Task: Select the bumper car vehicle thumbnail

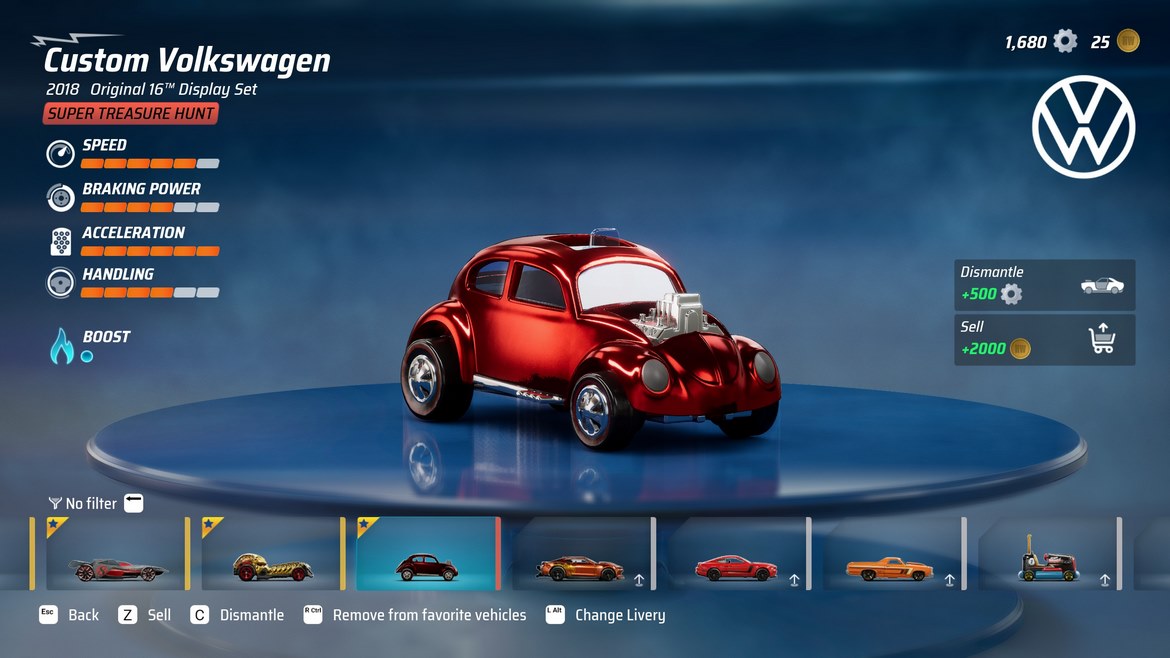Action: (1046, 554)
